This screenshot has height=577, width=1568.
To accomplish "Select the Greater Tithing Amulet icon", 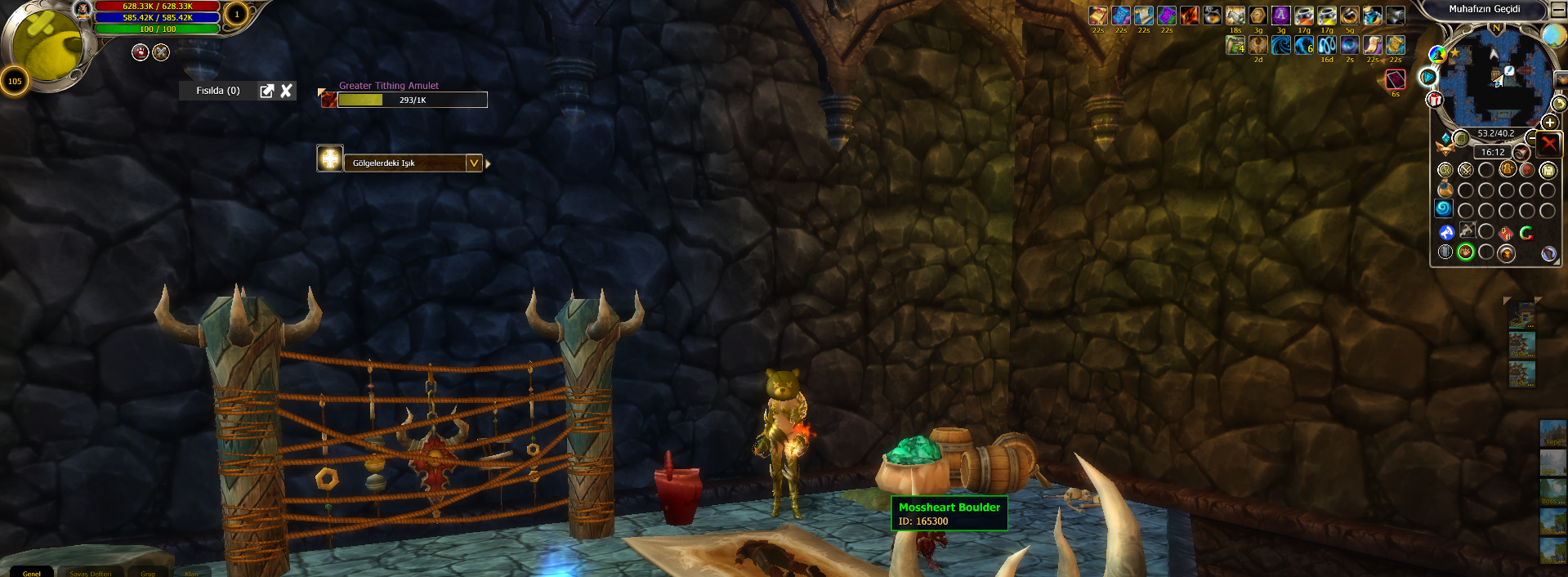I will pos(328,100).
